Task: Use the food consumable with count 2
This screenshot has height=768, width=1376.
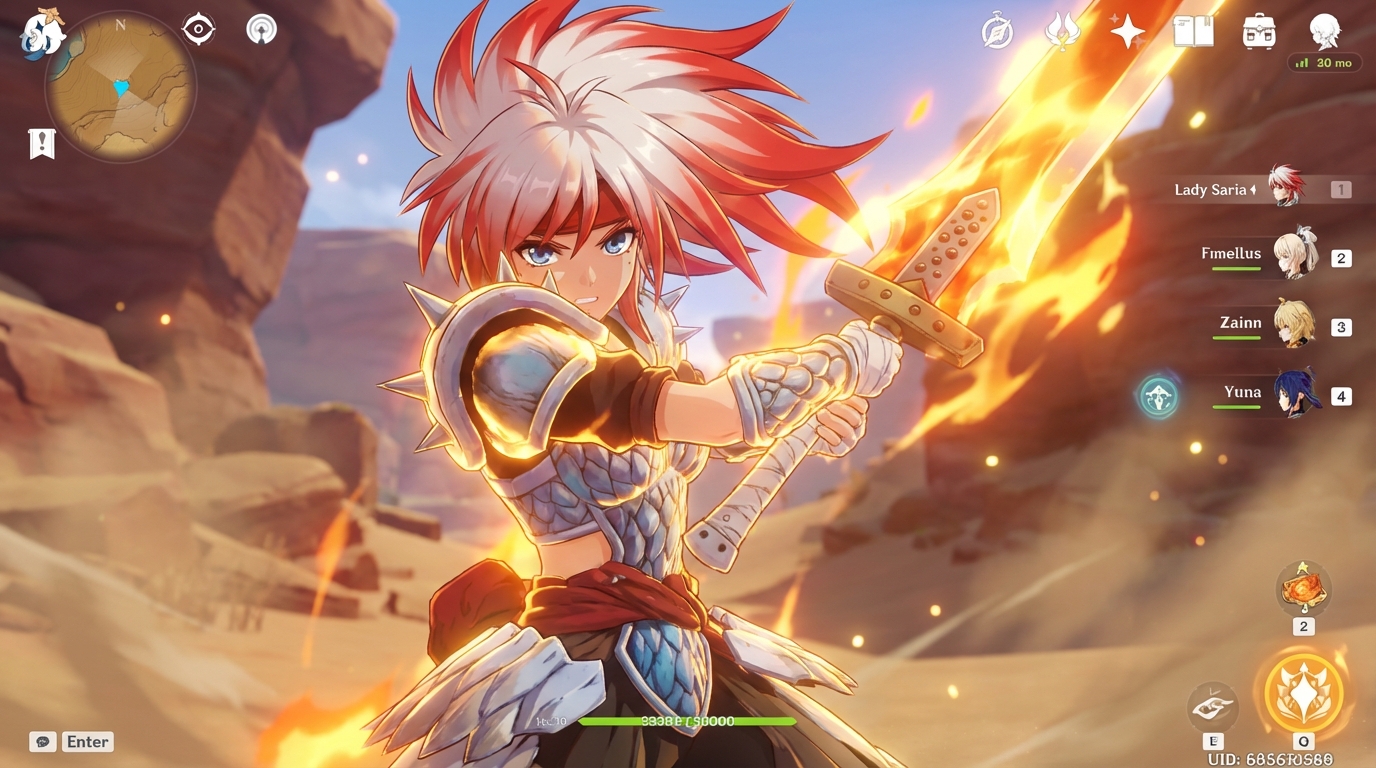Action: [x=1302, y=590]
